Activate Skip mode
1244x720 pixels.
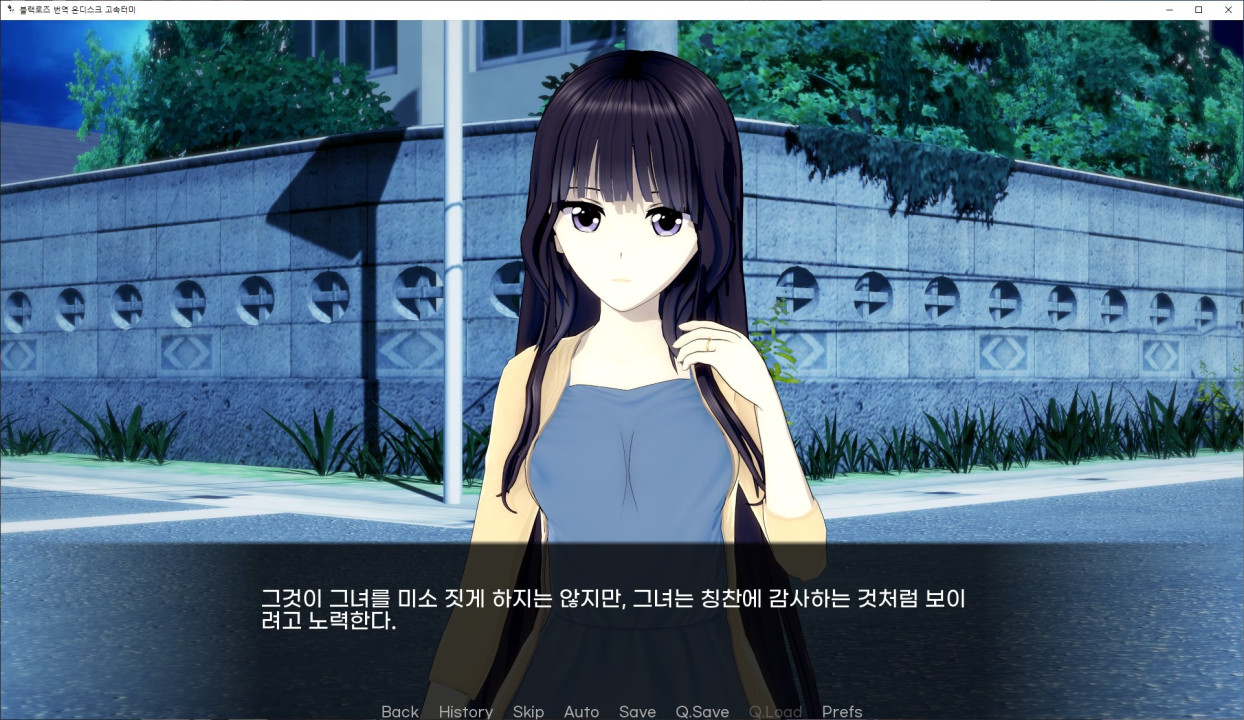528,711
